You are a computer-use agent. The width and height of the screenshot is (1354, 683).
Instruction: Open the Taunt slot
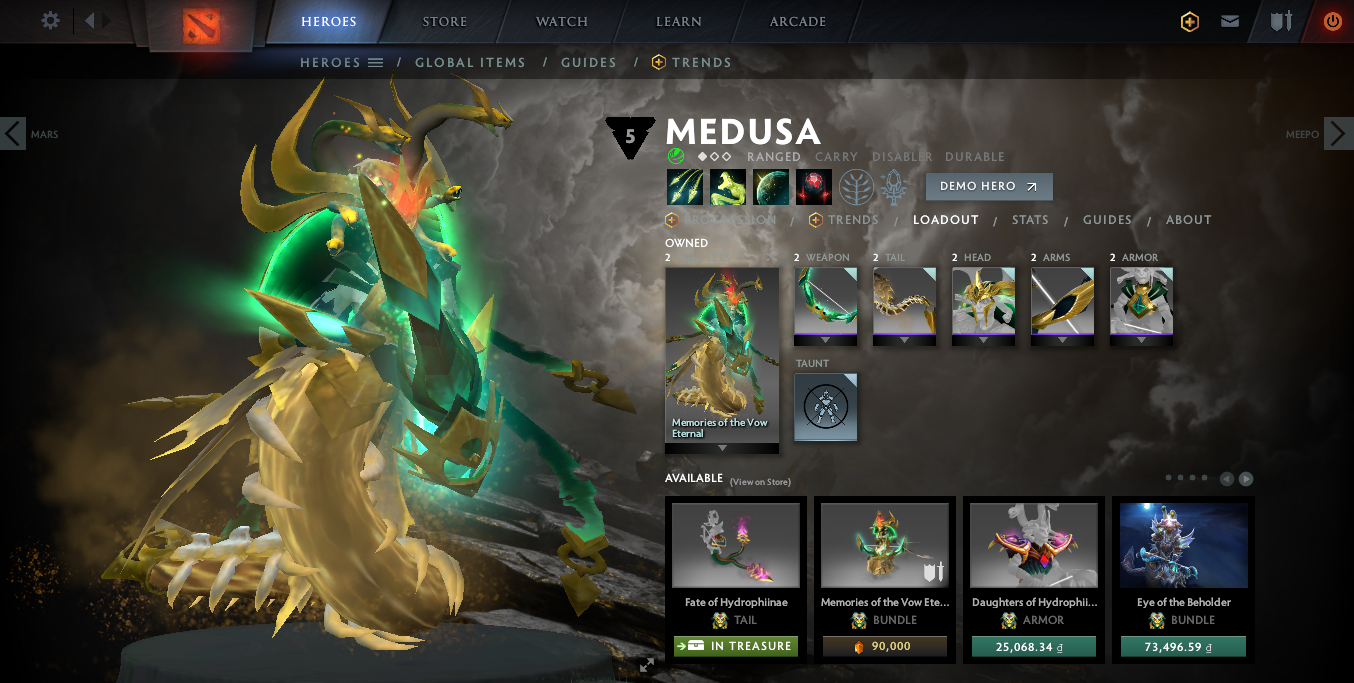[825, 407]
